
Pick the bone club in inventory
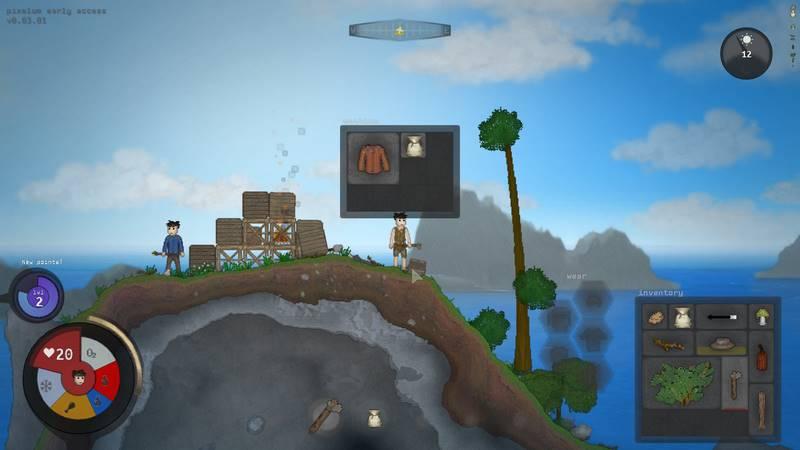tap(734, 385)
